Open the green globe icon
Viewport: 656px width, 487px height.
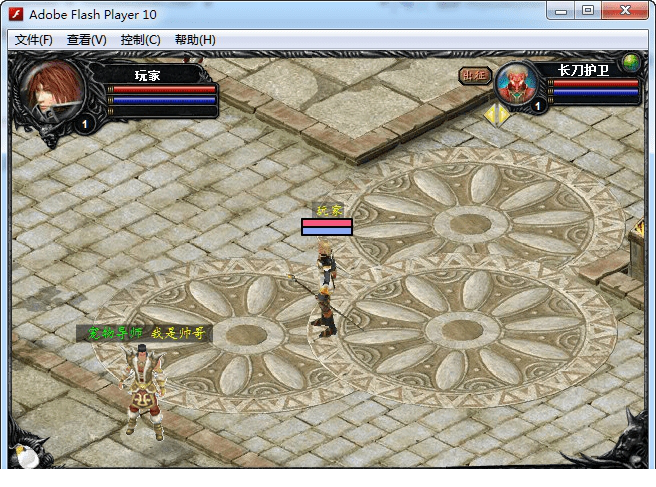coord(630,62)
